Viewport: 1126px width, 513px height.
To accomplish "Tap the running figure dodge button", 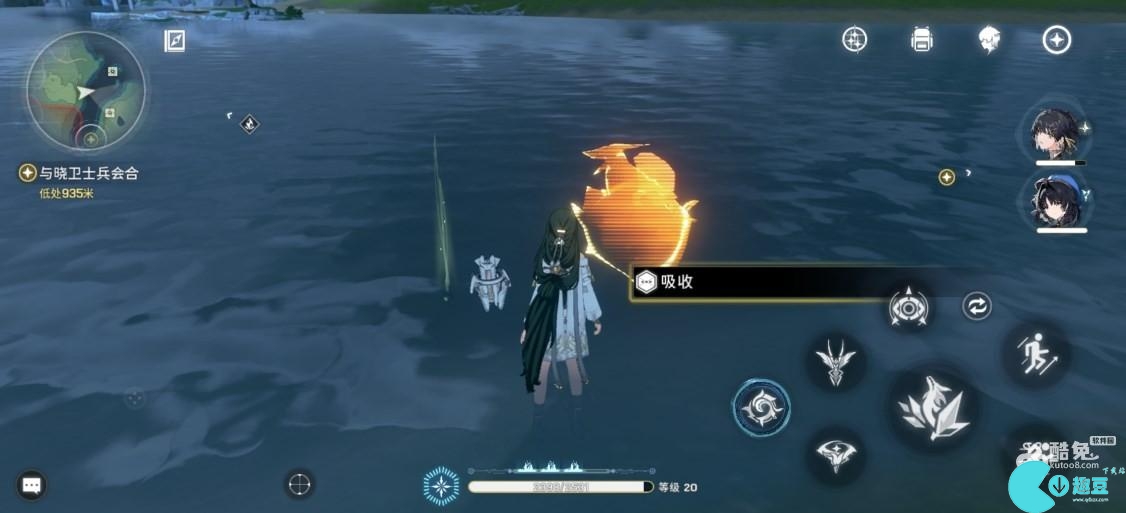I will click(x=1035, y=354).
